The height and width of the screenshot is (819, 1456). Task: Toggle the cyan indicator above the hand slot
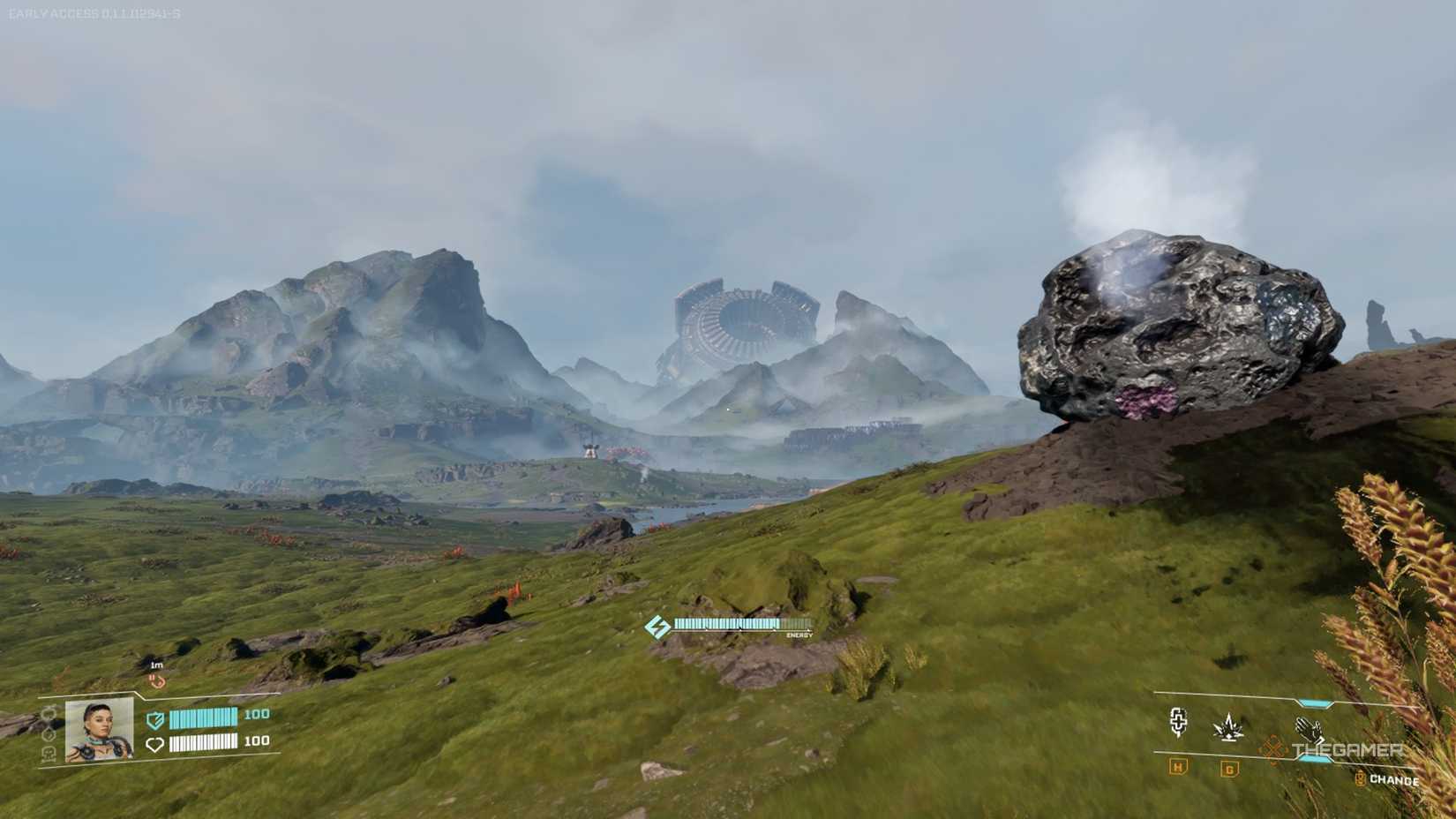(1315, 703)
